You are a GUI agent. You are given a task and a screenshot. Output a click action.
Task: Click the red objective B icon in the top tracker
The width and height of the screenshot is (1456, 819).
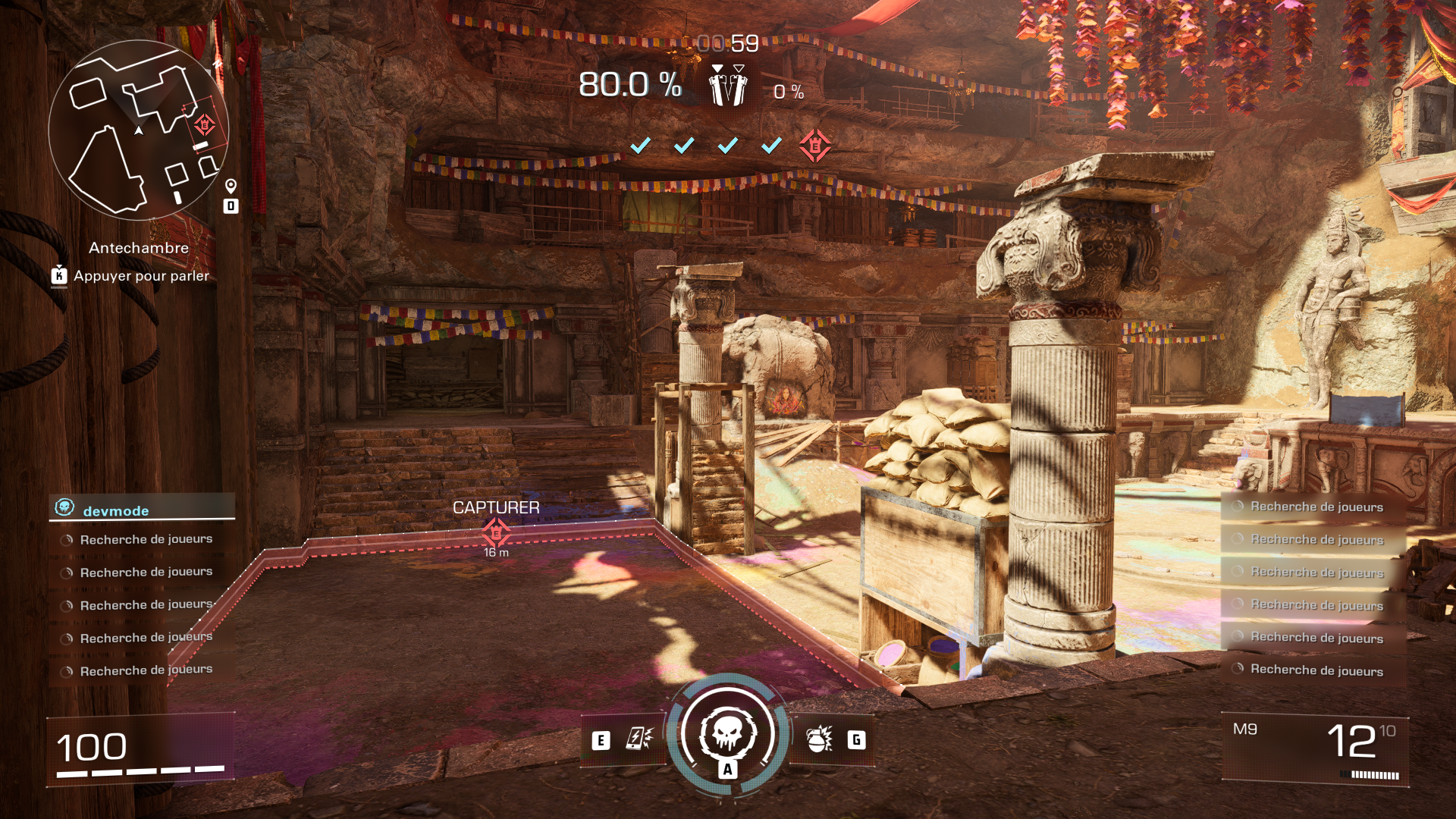tap(814, 146)
